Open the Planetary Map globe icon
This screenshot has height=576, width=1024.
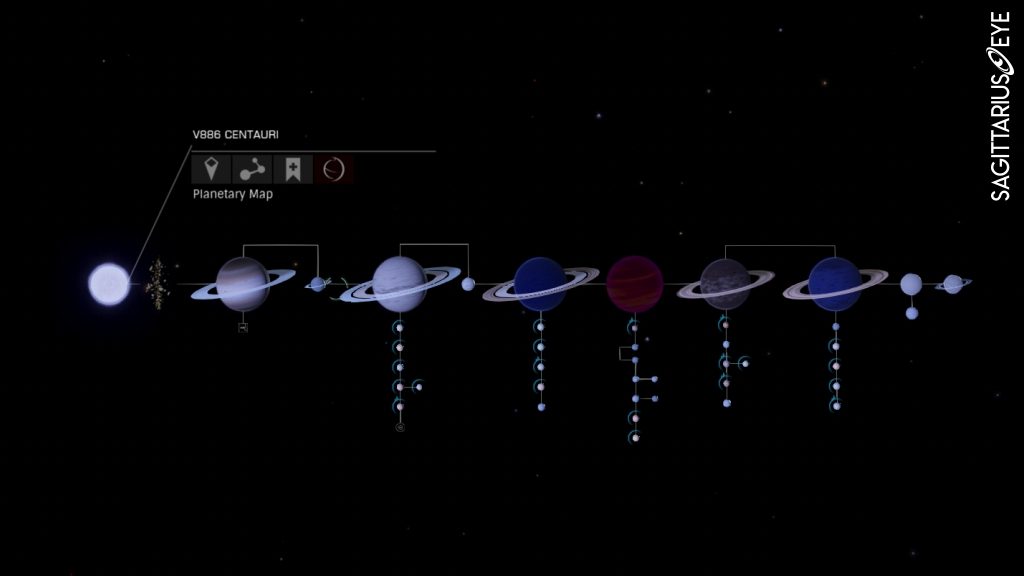[x=335, y=168]
